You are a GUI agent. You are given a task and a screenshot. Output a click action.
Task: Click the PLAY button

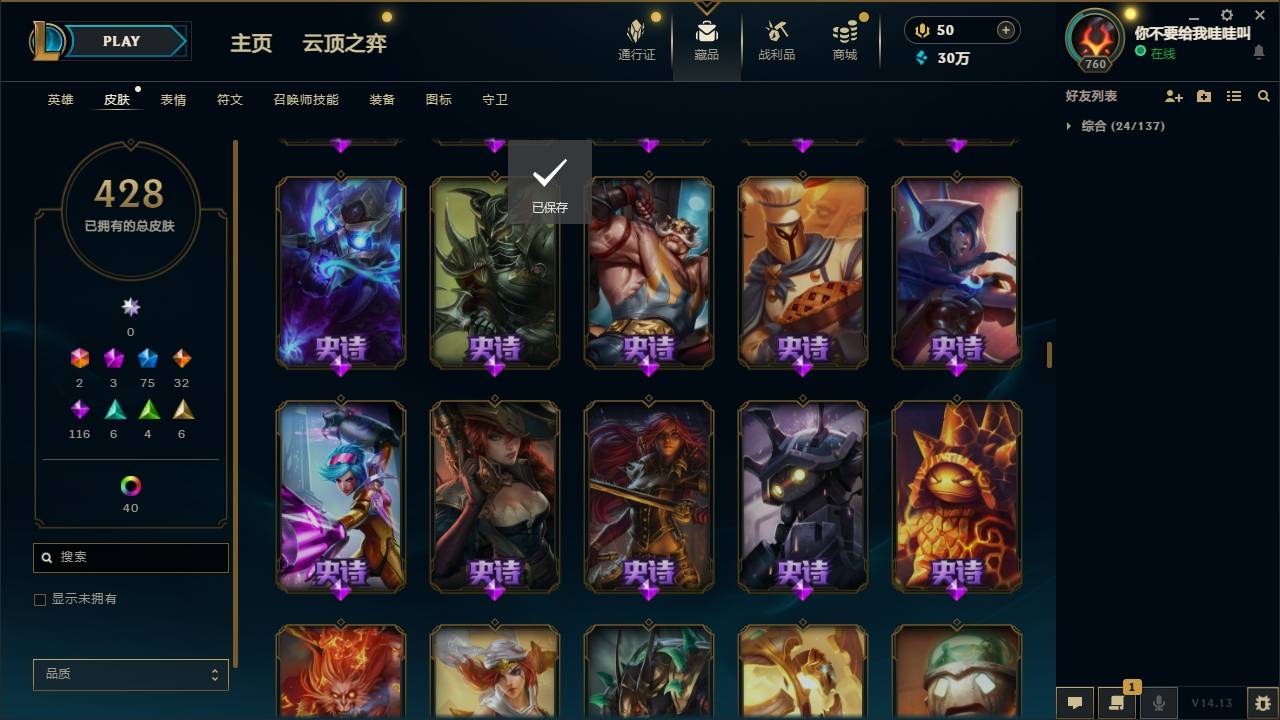tap(121, 41)
